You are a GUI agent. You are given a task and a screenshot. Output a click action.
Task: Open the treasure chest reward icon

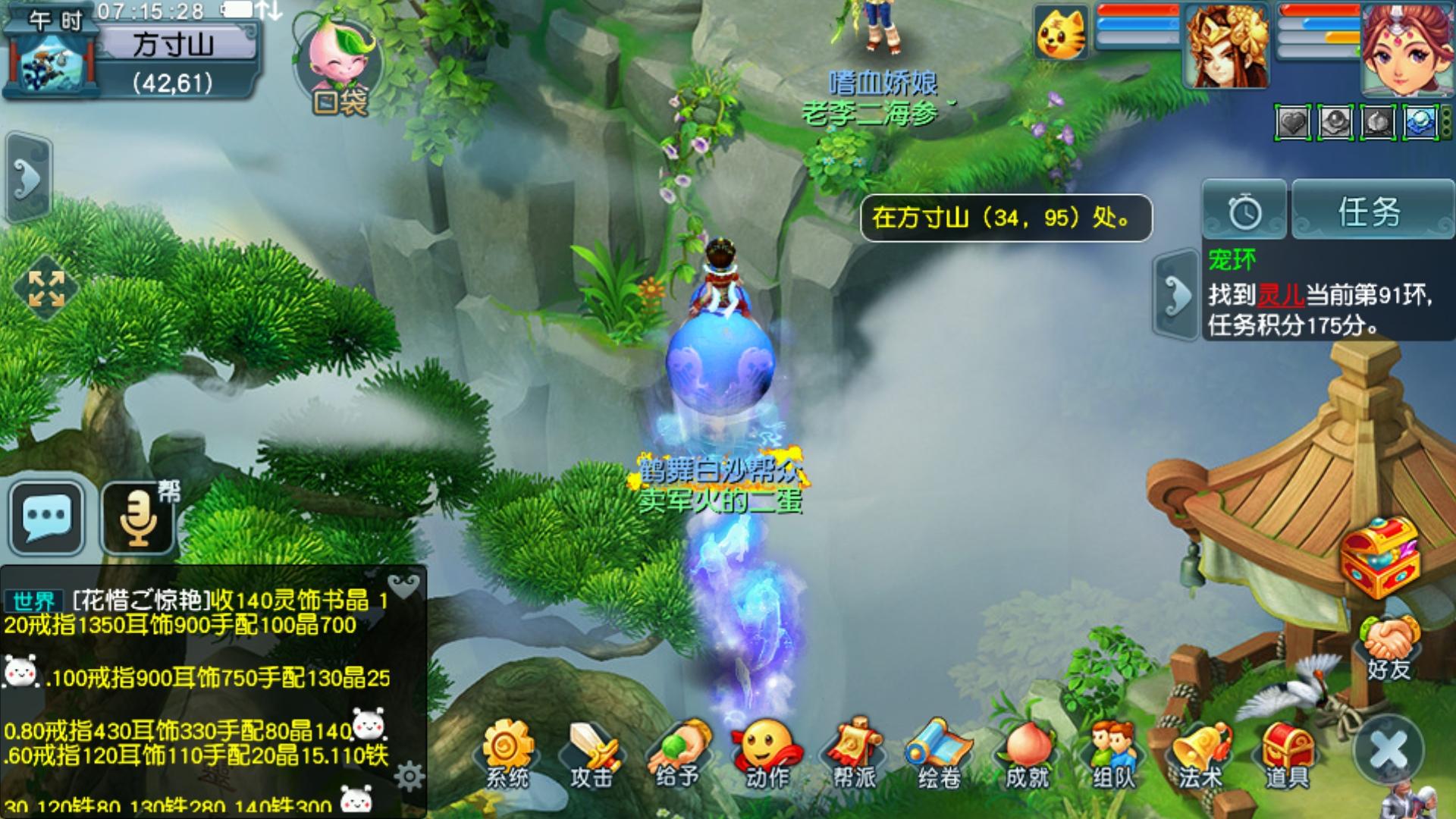point(1379,557)
